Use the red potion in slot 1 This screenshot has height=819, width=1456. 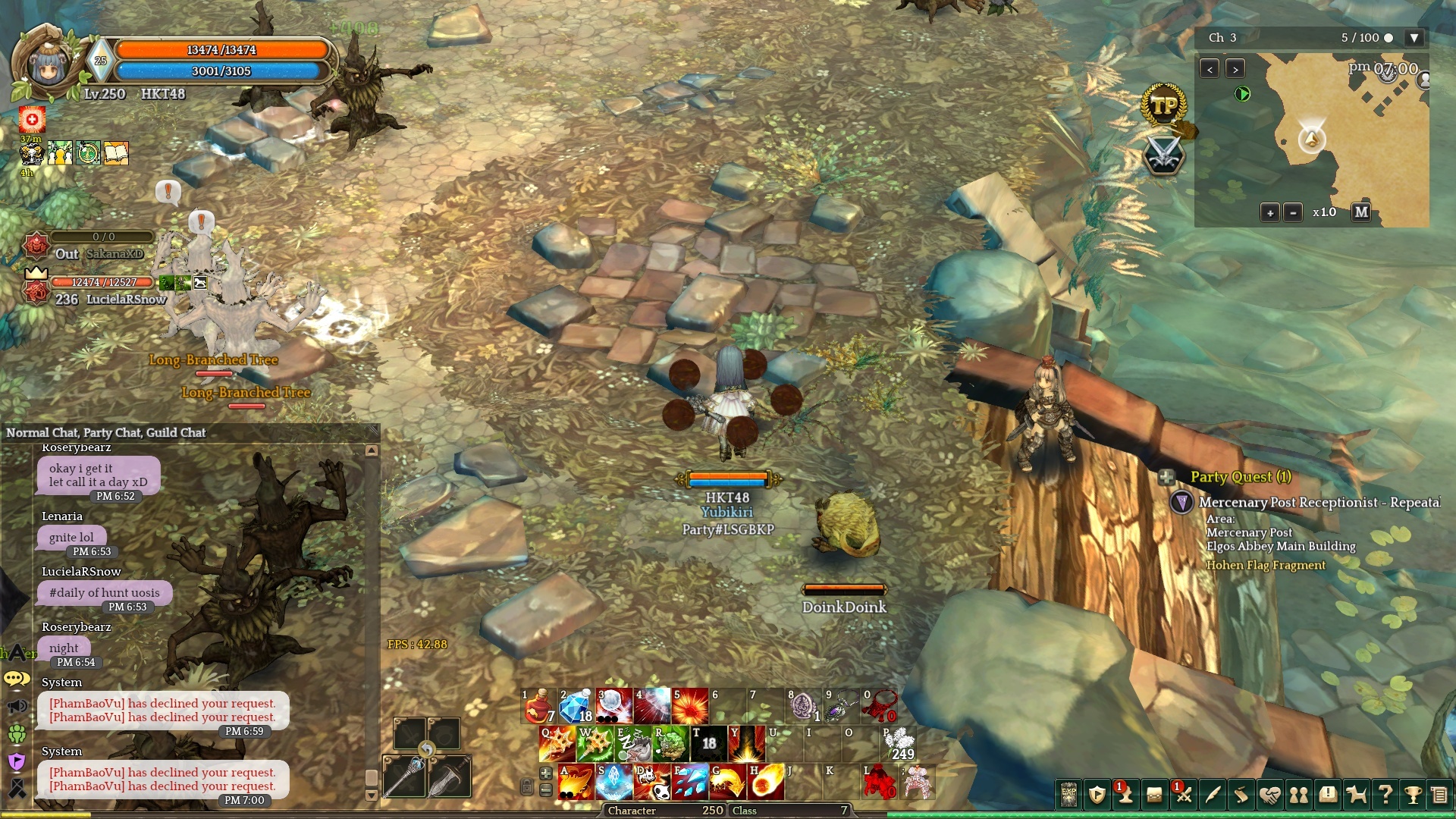pos(539,706)
